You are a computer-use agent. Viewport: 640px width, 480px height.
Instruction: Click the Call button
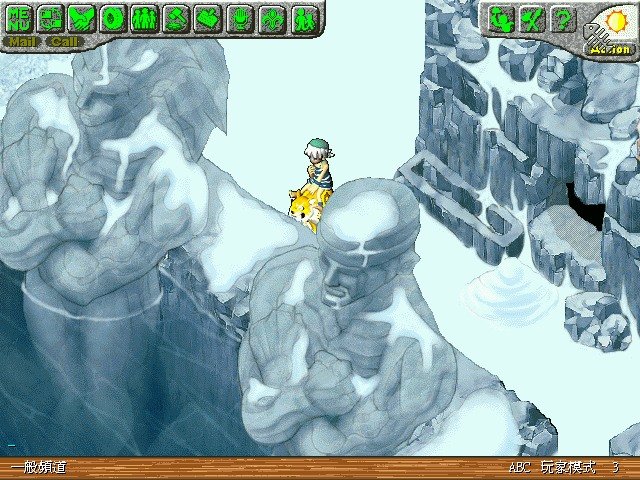[x=65, y=42]
